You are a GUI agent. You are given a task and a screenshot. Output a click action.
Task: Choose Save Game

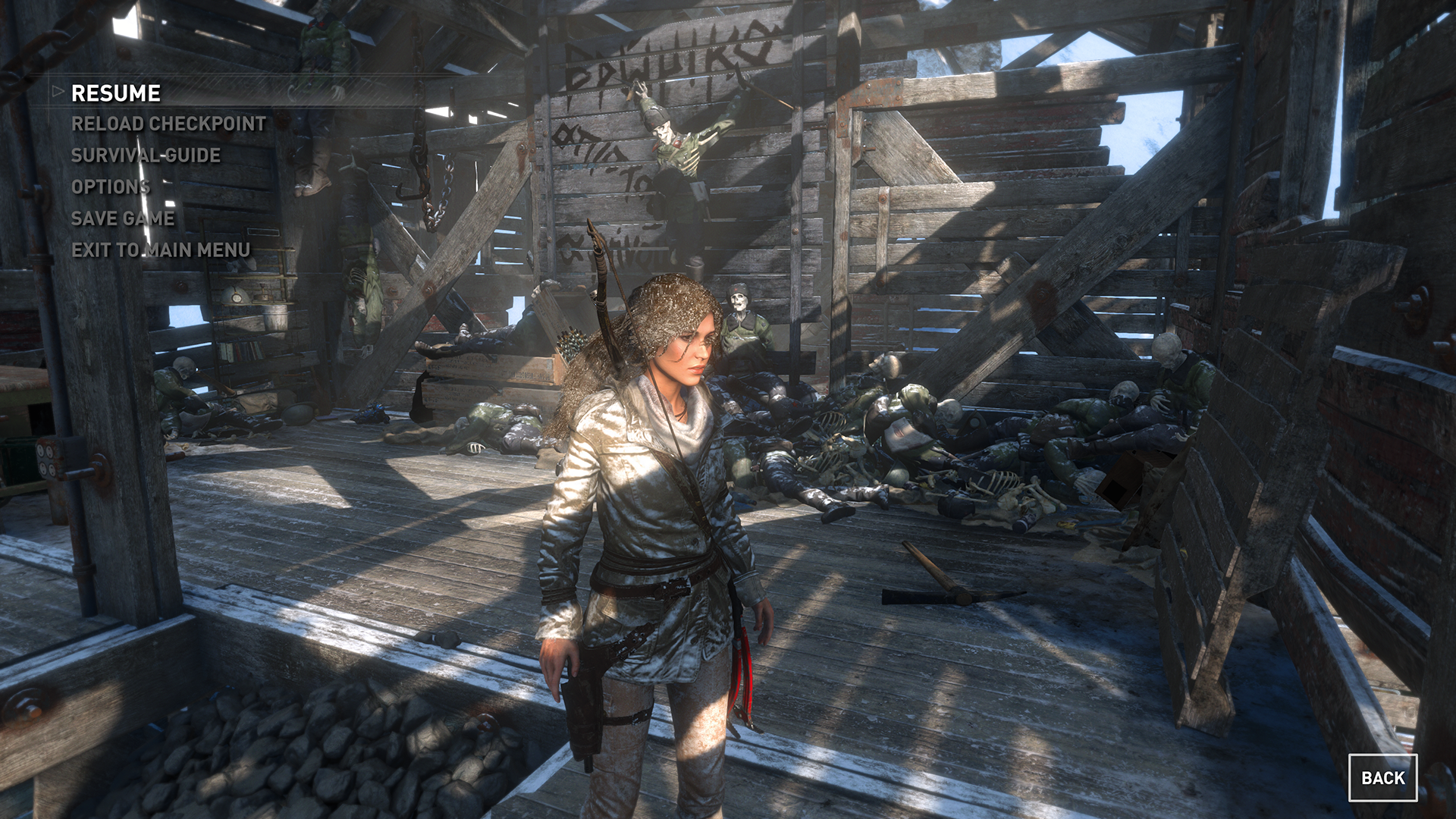click(123, 218)
